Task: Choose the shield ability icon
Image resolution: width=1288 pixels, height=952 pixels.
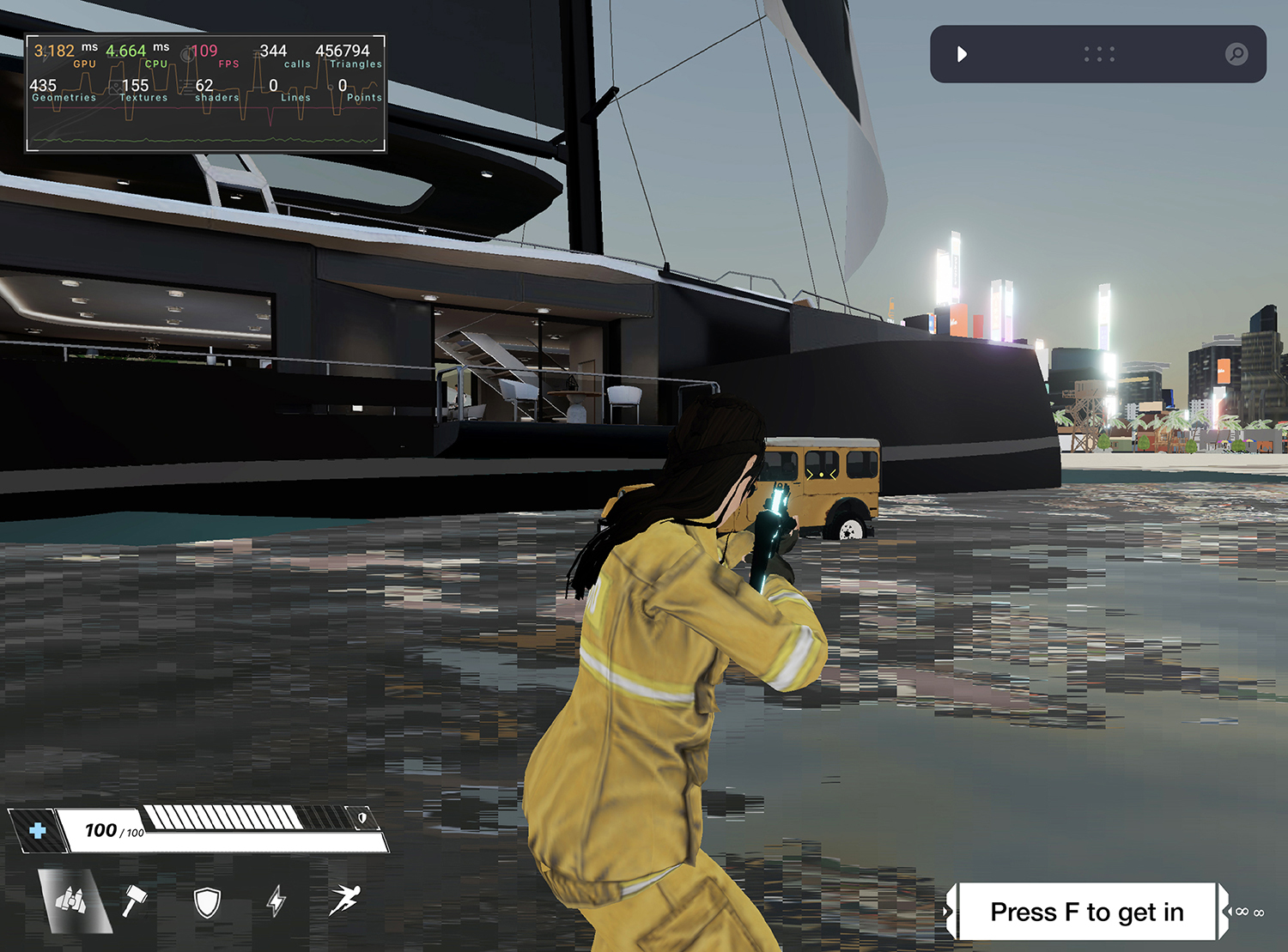Action: click(x=207, y=902)
